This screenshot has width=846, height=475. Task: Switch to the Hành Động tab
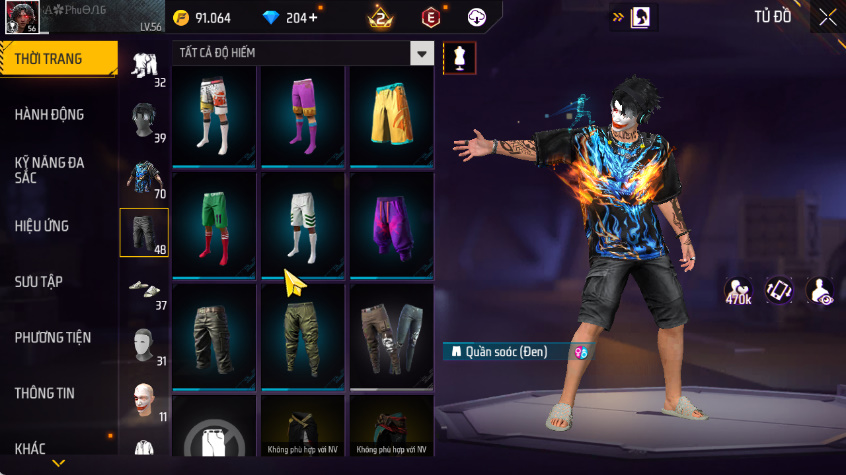click(50, 114)
